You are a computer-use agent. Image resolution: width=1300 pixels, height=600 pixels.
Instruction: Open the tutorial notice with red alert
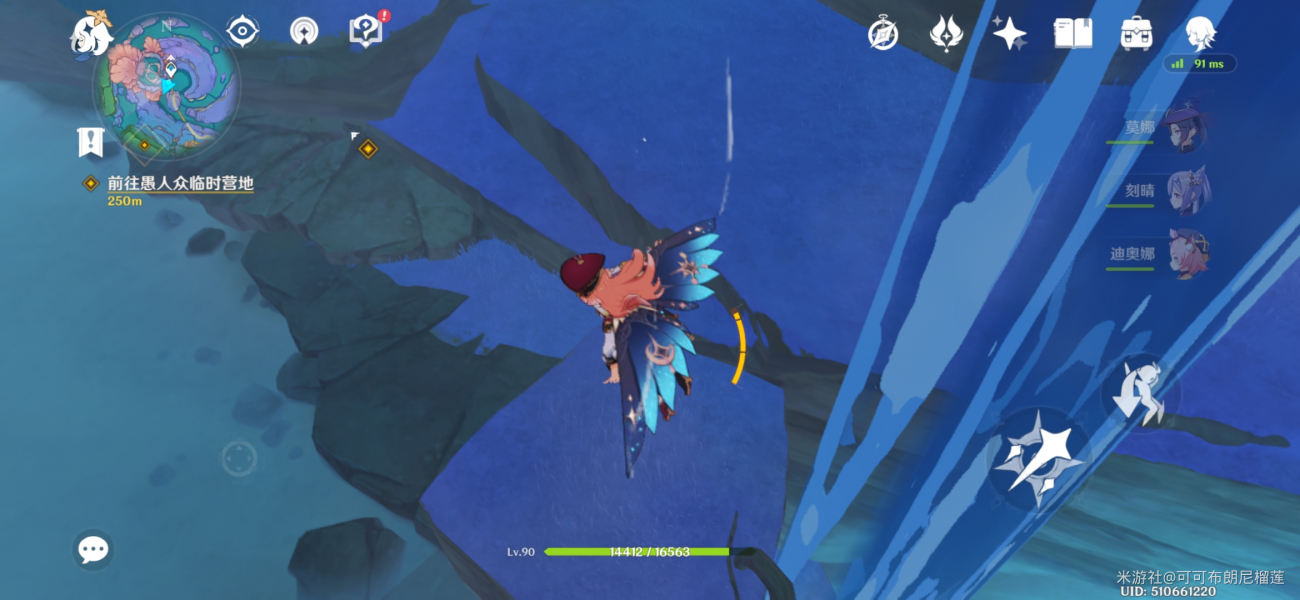click(x=366, y=31)
